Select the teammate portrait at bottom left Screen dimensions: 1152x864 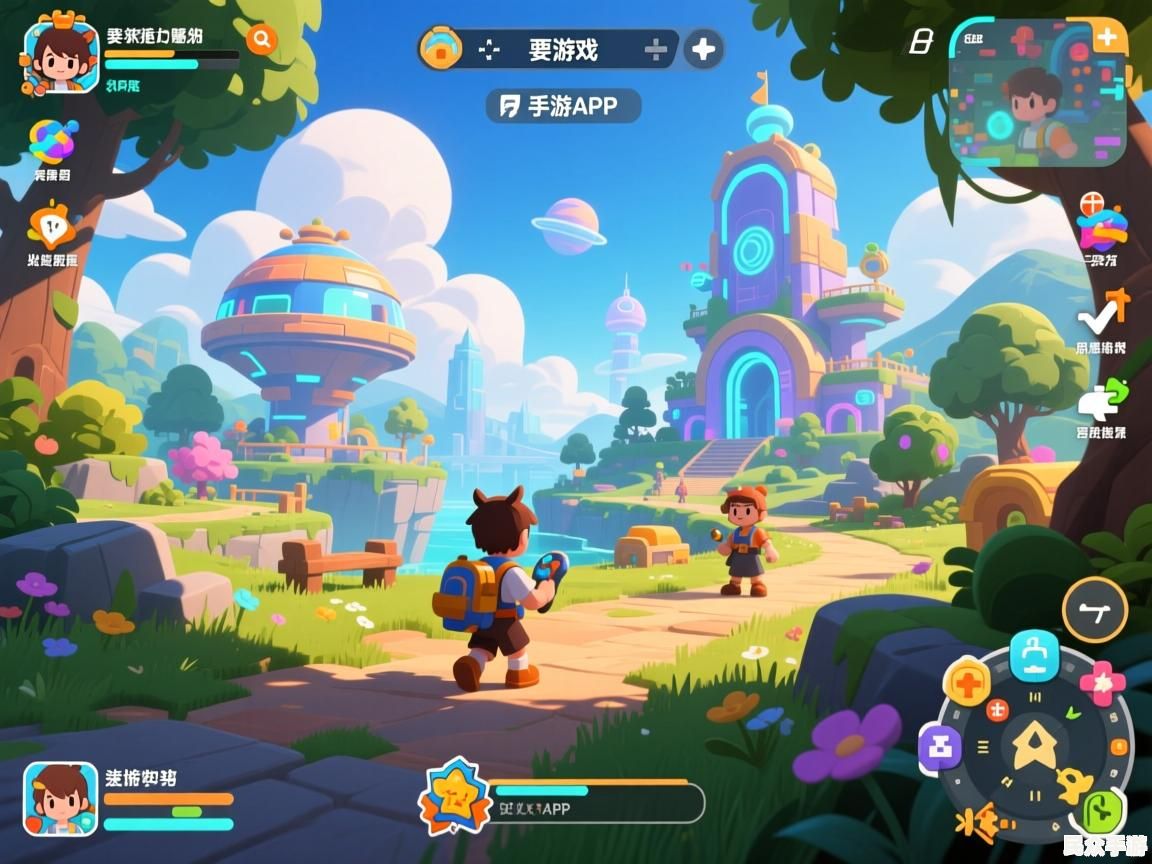pos(61,798)
